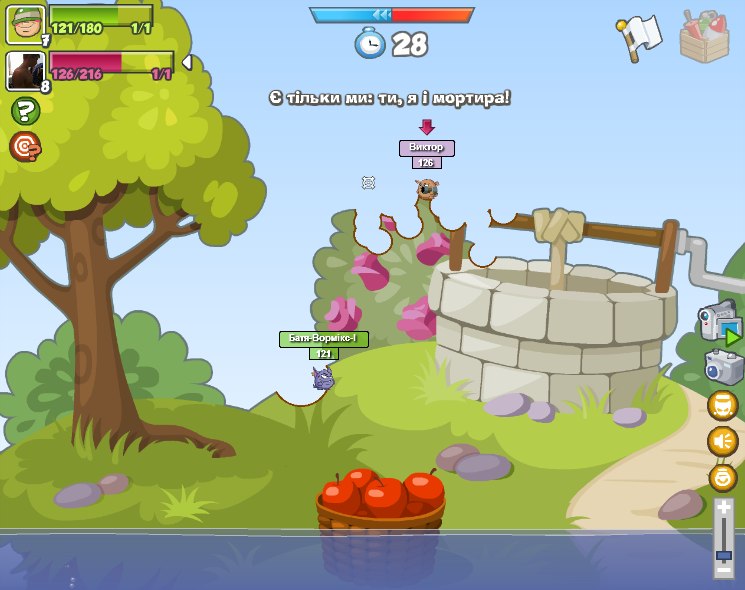Collapse the team panel with white arrow
745x590 pixels.
click(x=186, y=63)
